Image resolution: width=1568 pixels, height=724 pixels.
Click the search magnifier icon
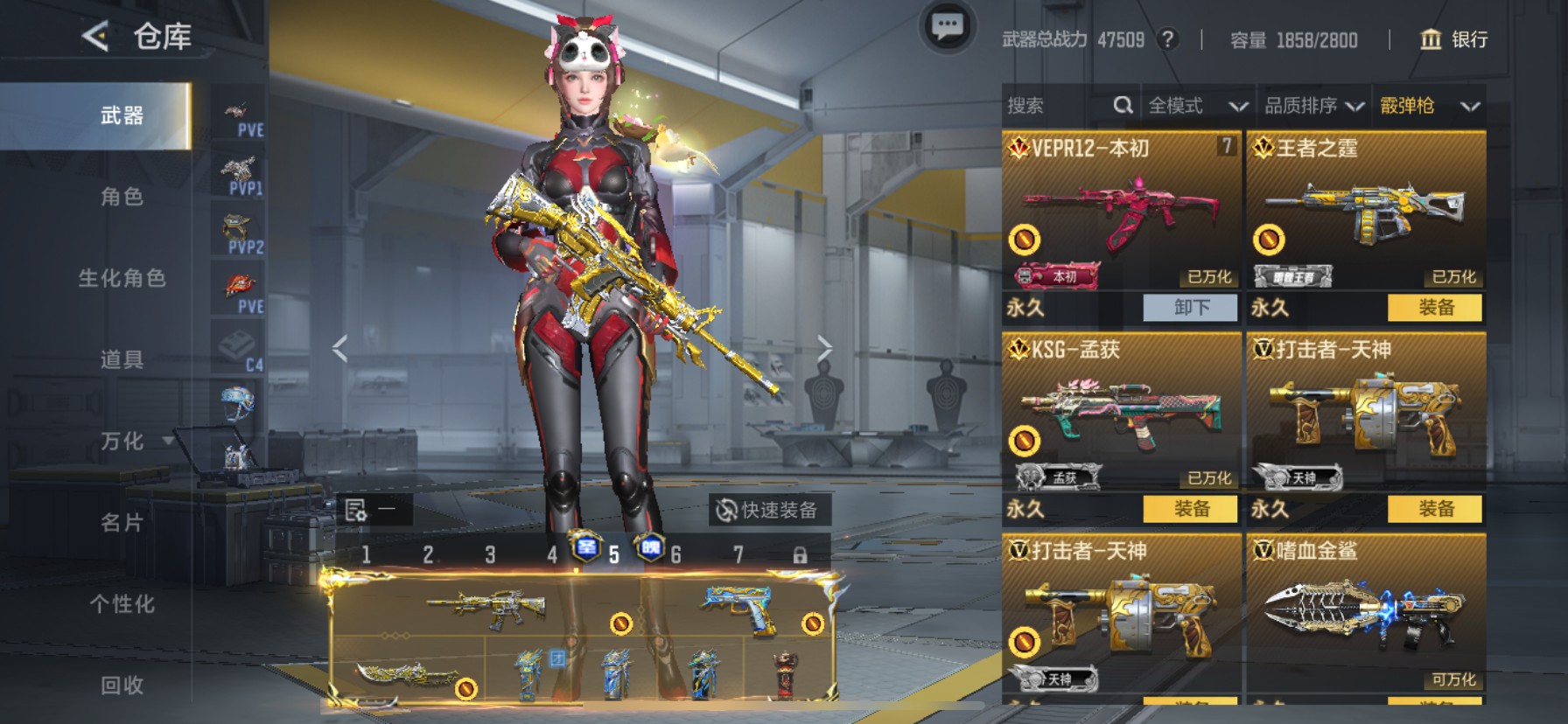click(x=1123, y=105)
